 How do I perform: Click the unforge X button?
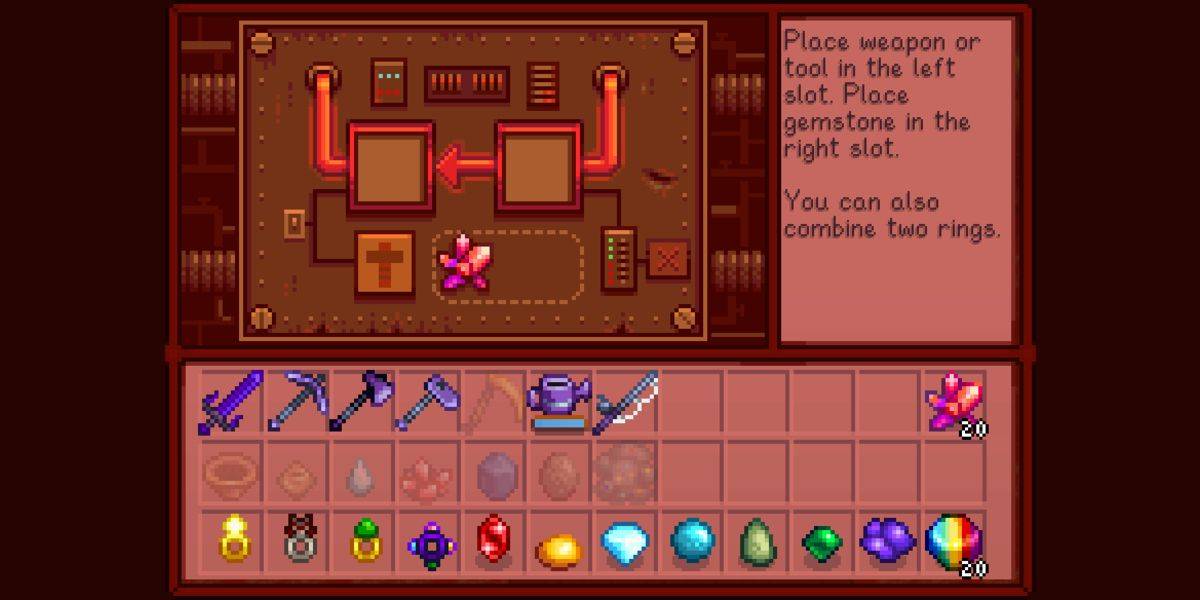click(667, 260)
